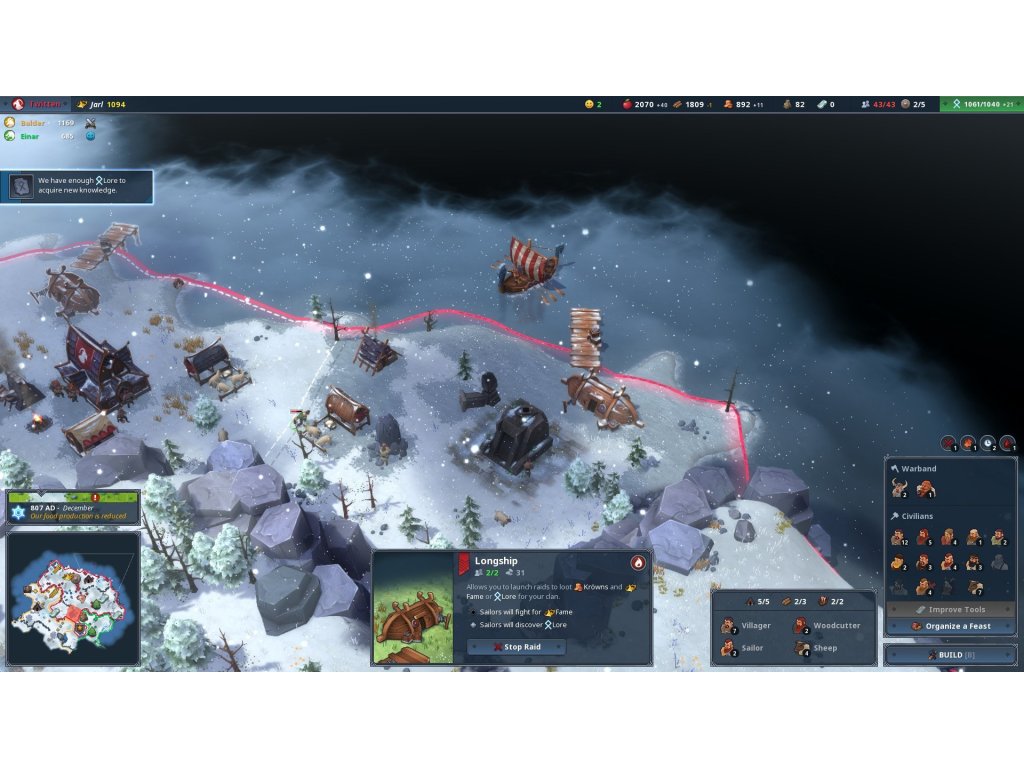Screen dimensions: 1024x768
Task: Open the Lore knowledge notification
Action: pos(77,186)
